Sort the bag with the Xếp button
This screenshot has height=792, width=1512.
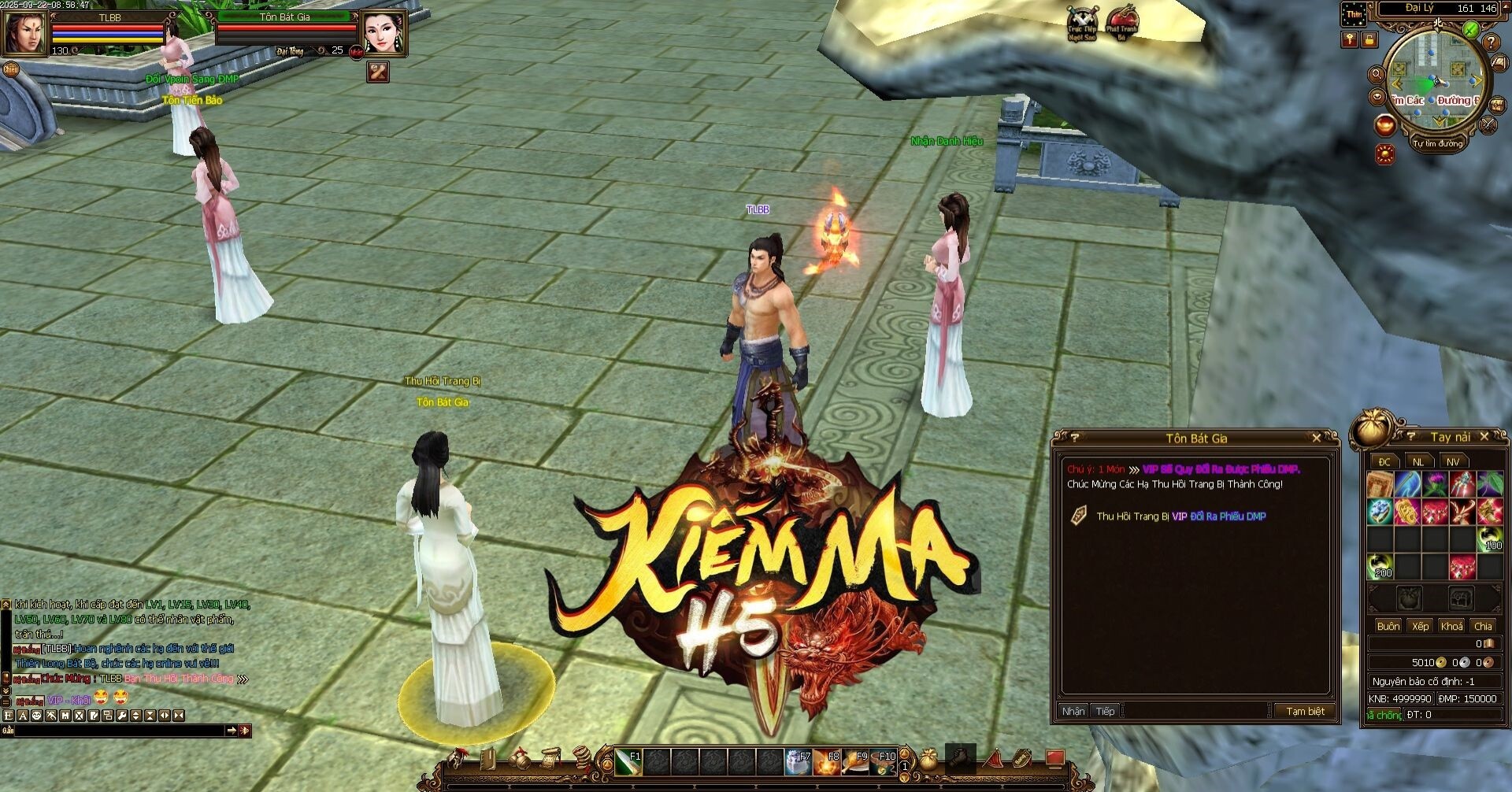(1420, 626)
